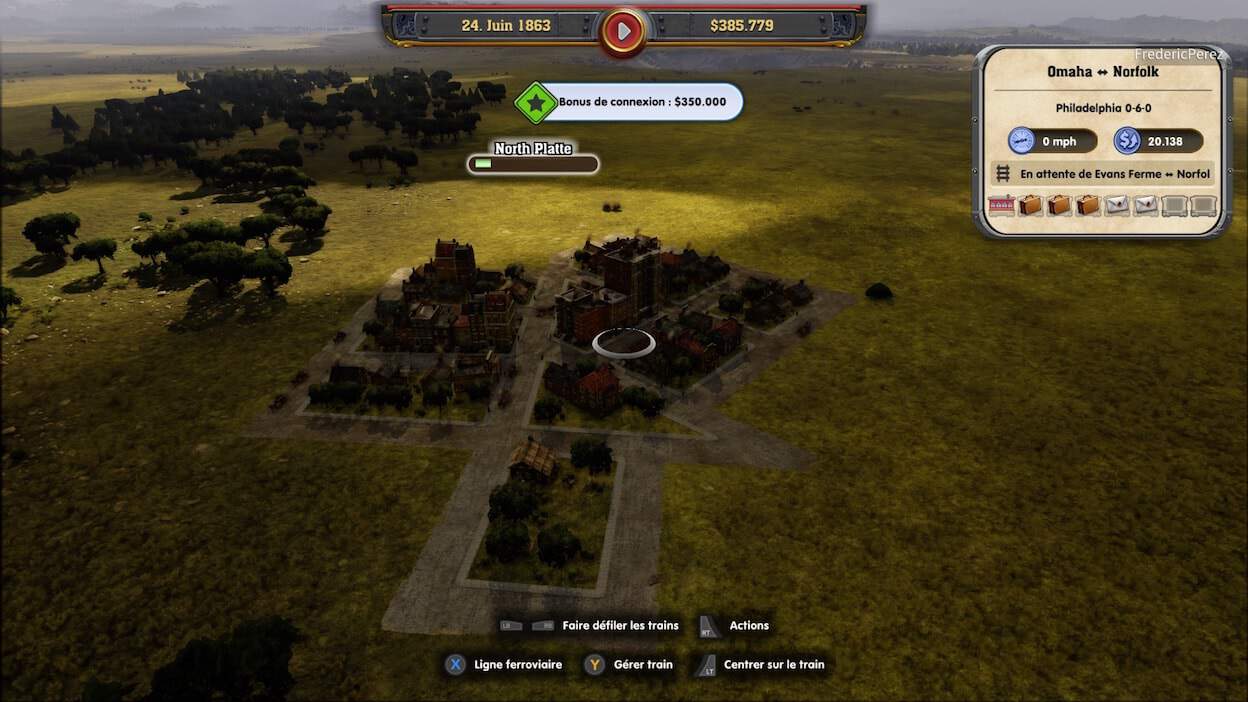Screen dimensions: 1248x702
Task: Click the red play button to resume time
Action: pyautogui.click(x=623, y=31)
